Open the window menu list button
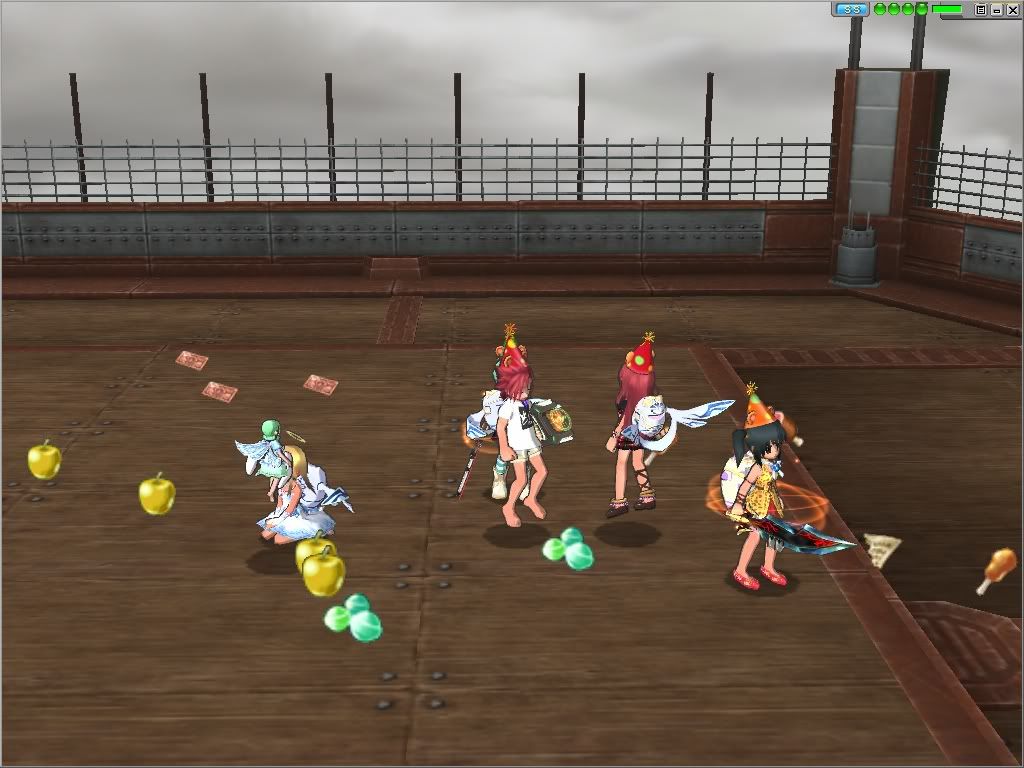The width and height of the screenshot is (1024, 768). 981,9
